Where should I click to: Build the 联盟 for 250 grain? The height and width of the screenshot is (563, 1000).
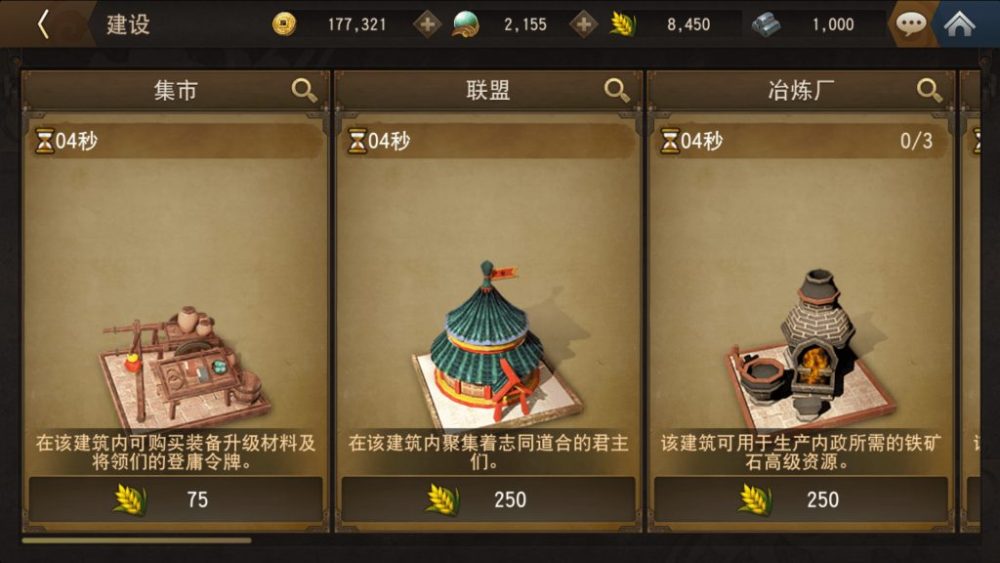[489, 499]
